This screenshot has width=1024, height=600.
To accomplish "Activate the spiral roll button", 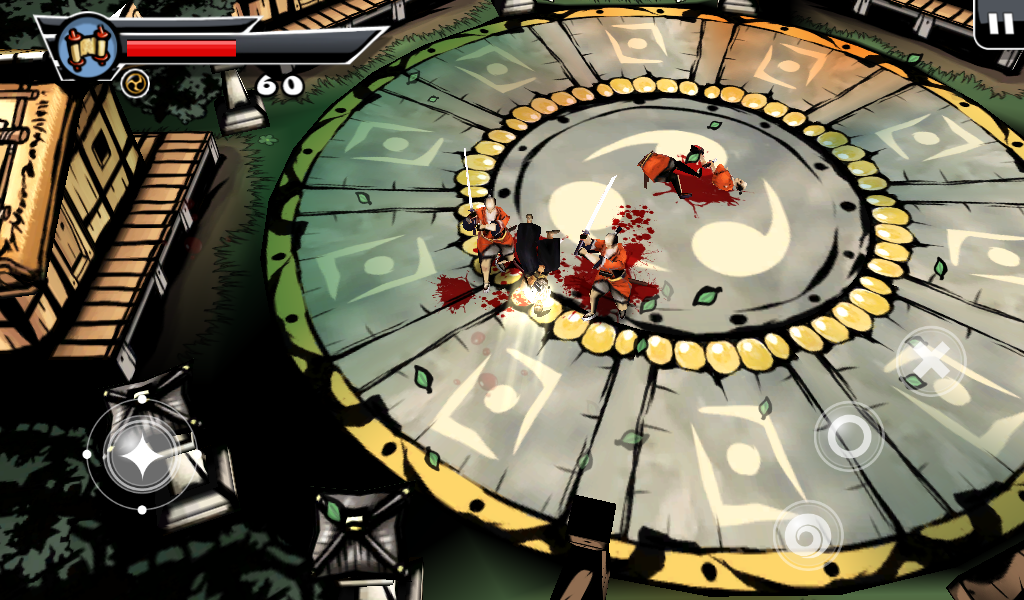I will 807,535.
